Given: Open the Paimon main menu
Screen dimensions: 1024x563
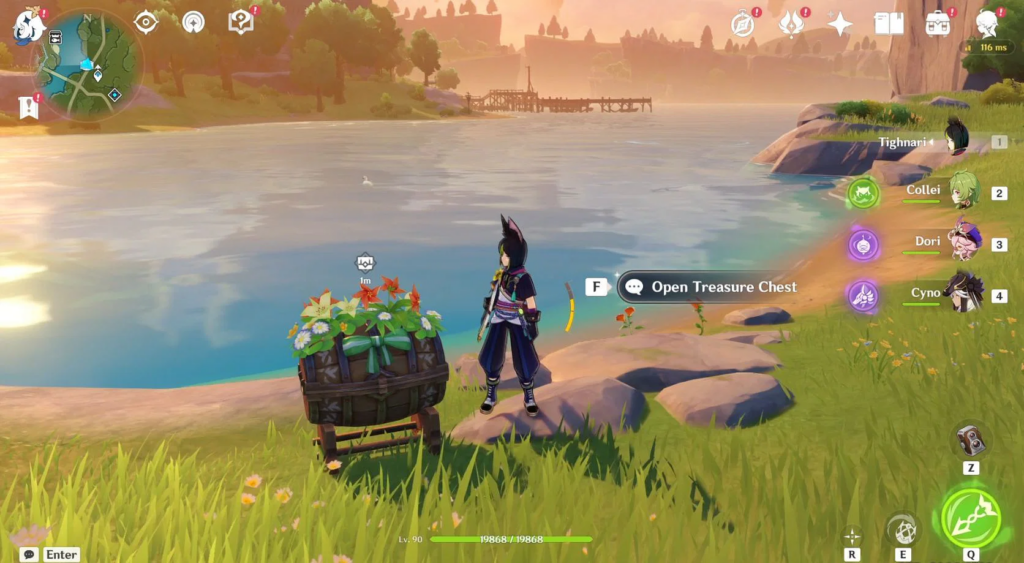Looking at the screenshot, I should click(x=28, y=26).
